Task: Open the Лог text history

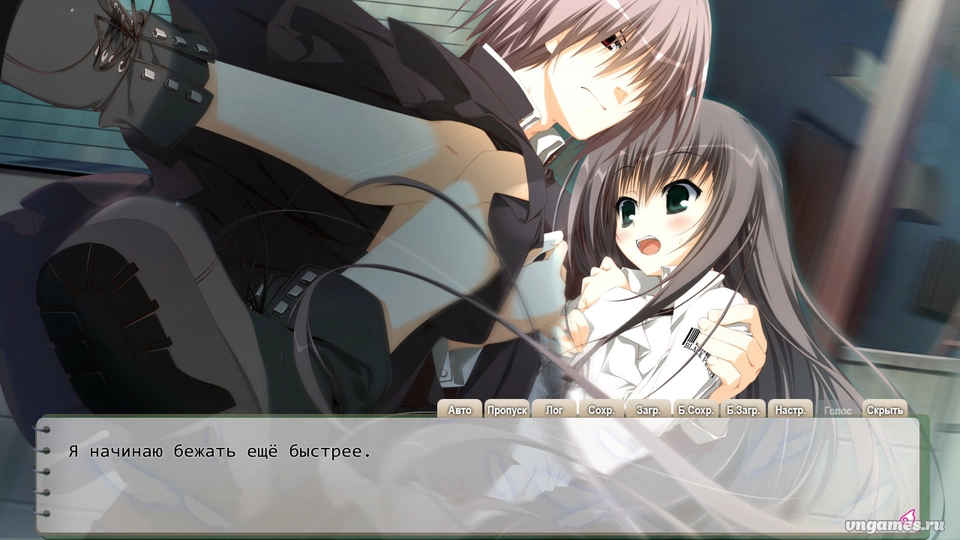Action: 554,410
